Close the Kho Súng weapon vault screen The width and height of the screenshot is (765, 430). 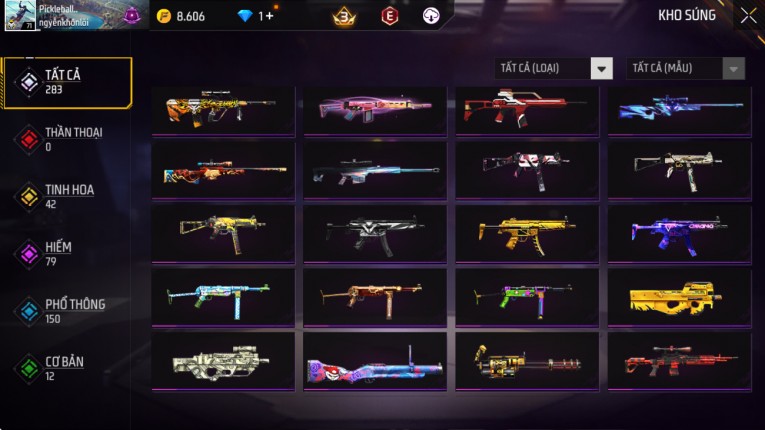point(748,16)
